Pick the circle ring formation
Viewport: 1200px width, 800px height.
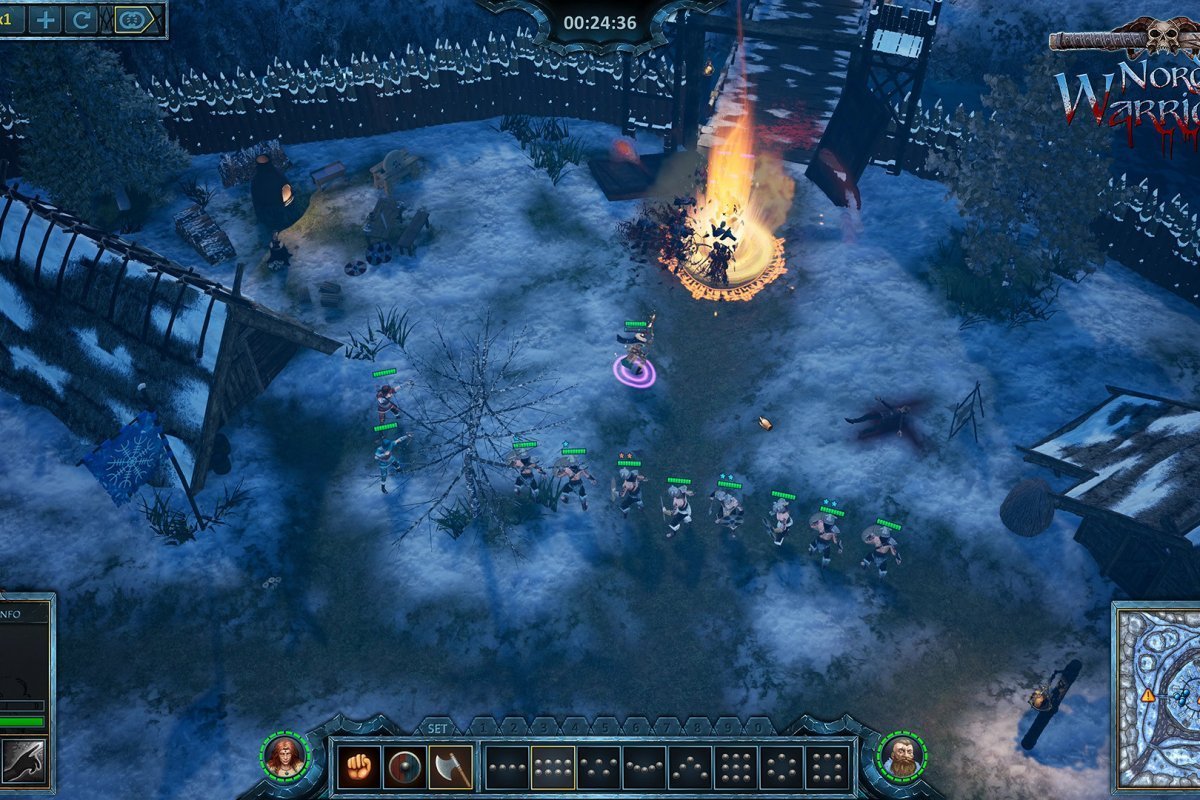pyautogui.click(x=783, y=767)
